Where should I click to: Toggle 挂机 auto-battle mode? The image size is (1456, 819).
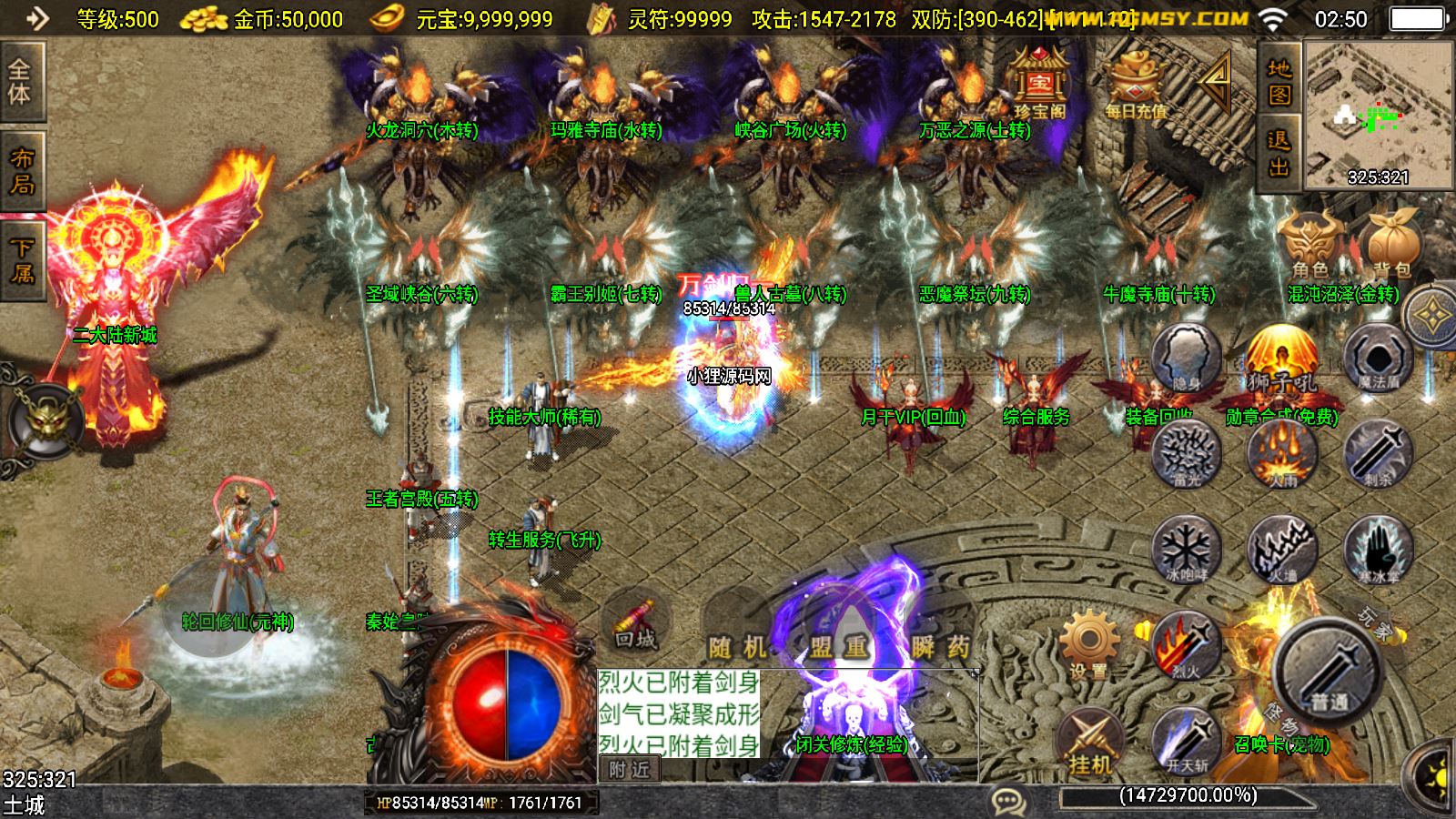coord(1088,742)
